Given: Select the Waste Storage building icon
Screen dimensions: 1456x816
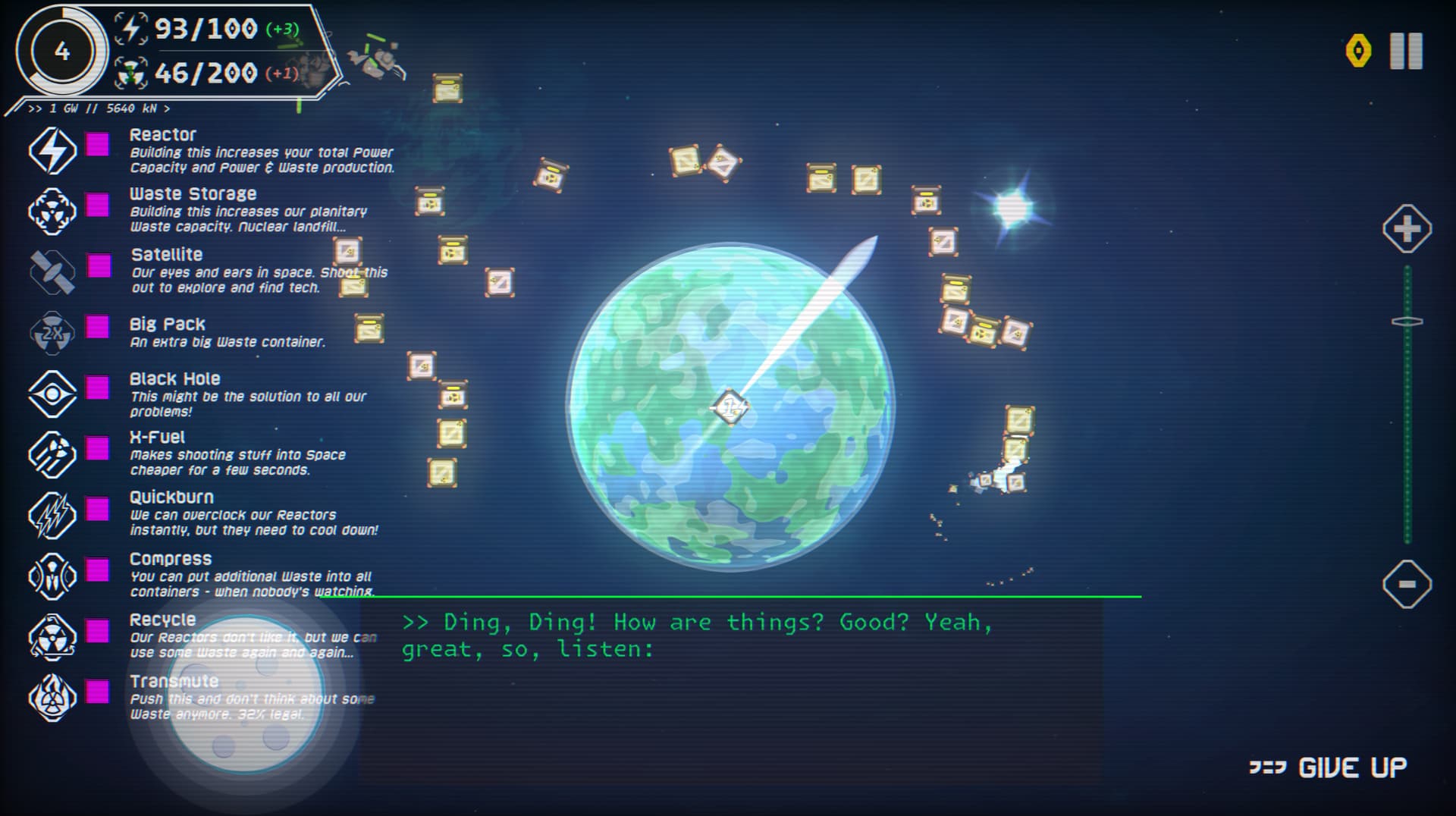Looking at the screenshot, I should [x=52, y=210].
